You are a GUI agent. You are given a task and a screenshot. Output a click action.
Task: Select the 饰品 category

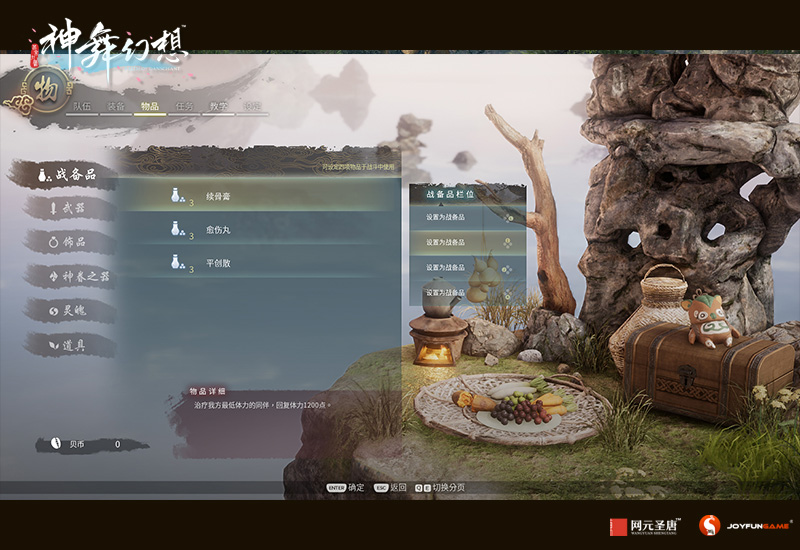tap(74, 242)
